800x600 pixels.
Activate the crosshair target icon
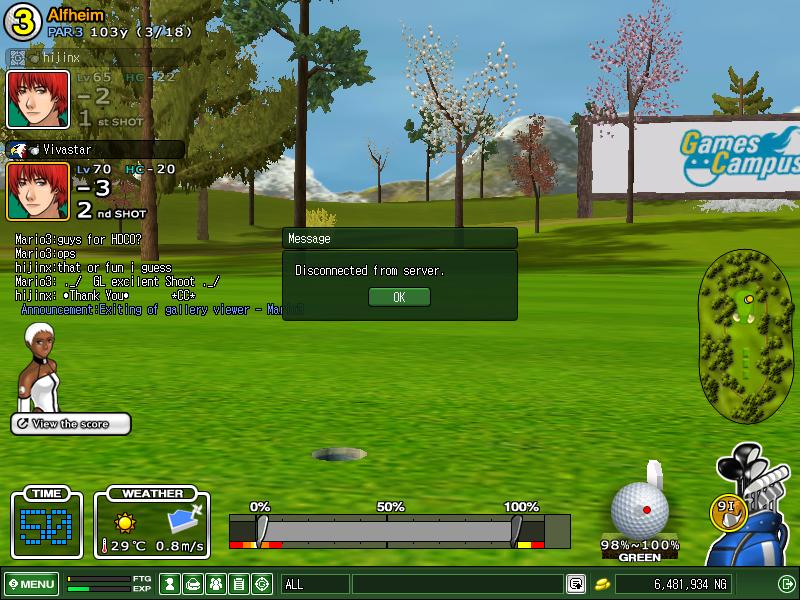(x=262, y=584)
